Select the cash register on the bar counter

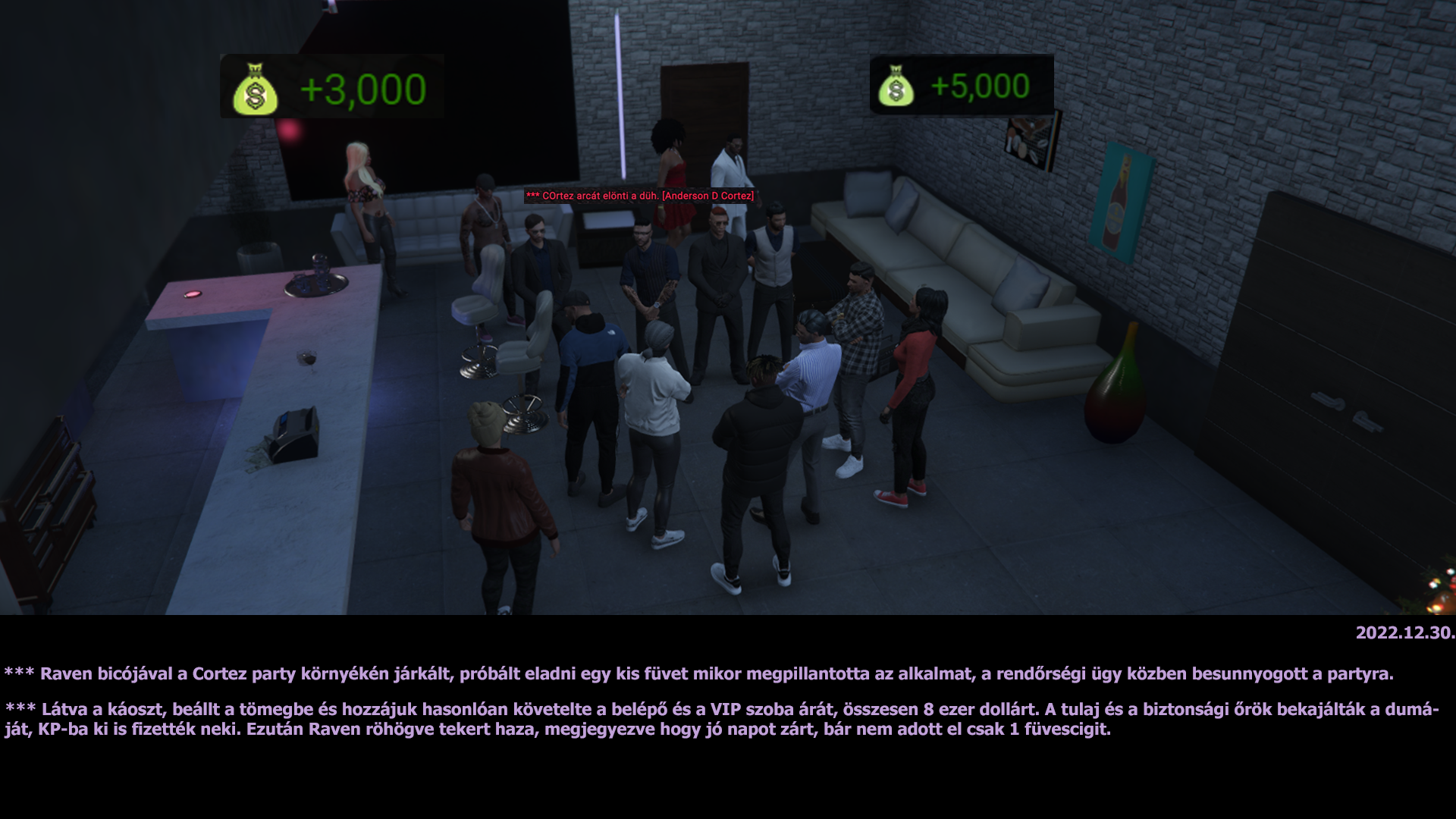click(294, 432)
